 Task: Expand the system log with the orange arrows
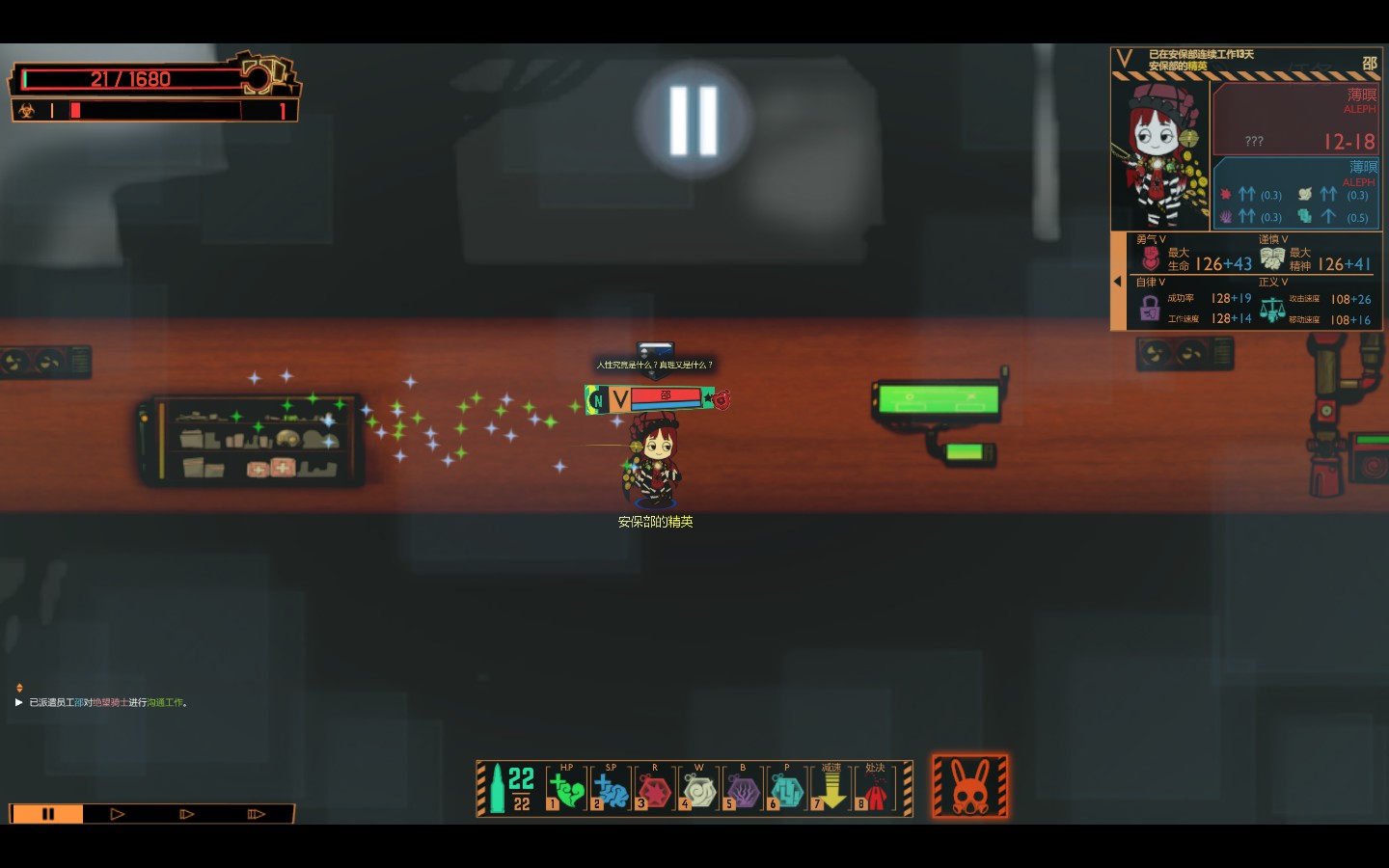pyautogui.click(x=19, y=688)
